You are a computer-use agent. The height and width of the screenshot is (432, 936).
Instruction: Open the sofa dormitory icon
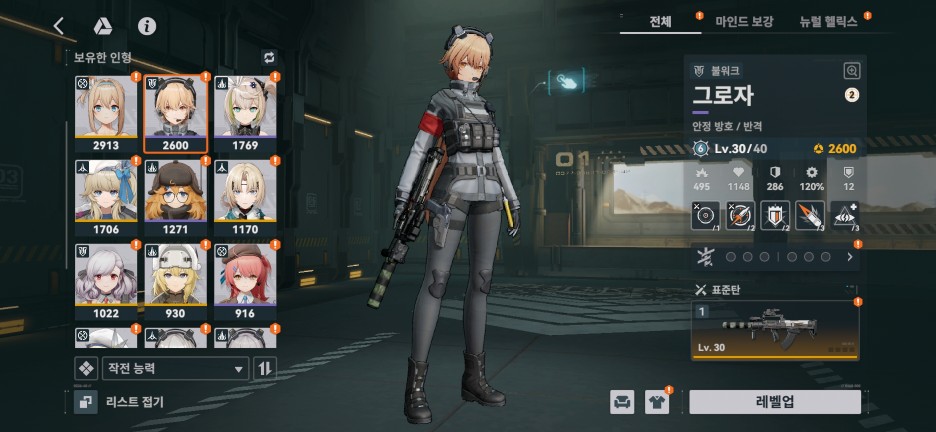622,402
